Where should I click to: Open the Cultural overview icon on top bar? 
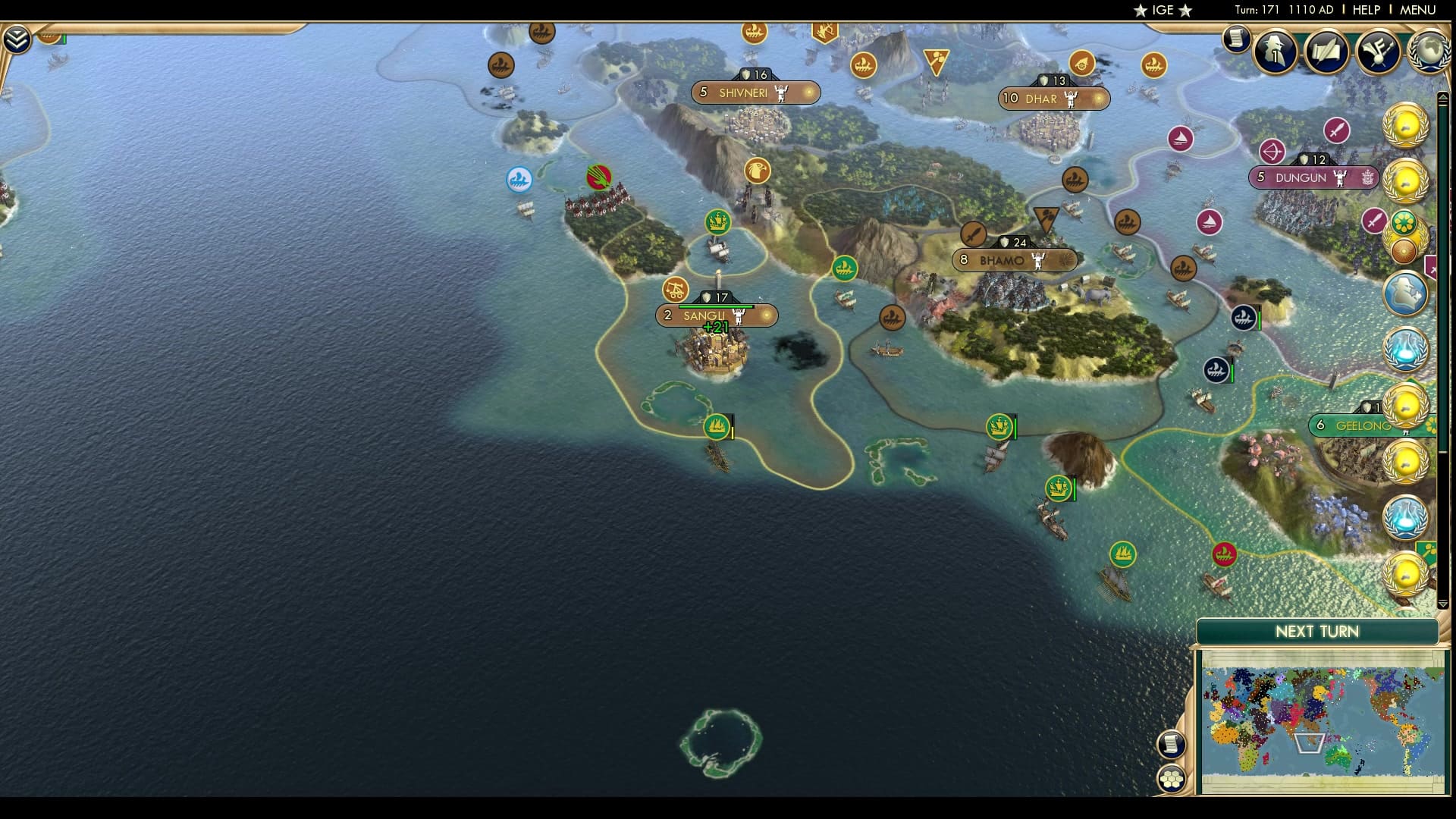click(1376, 52)
